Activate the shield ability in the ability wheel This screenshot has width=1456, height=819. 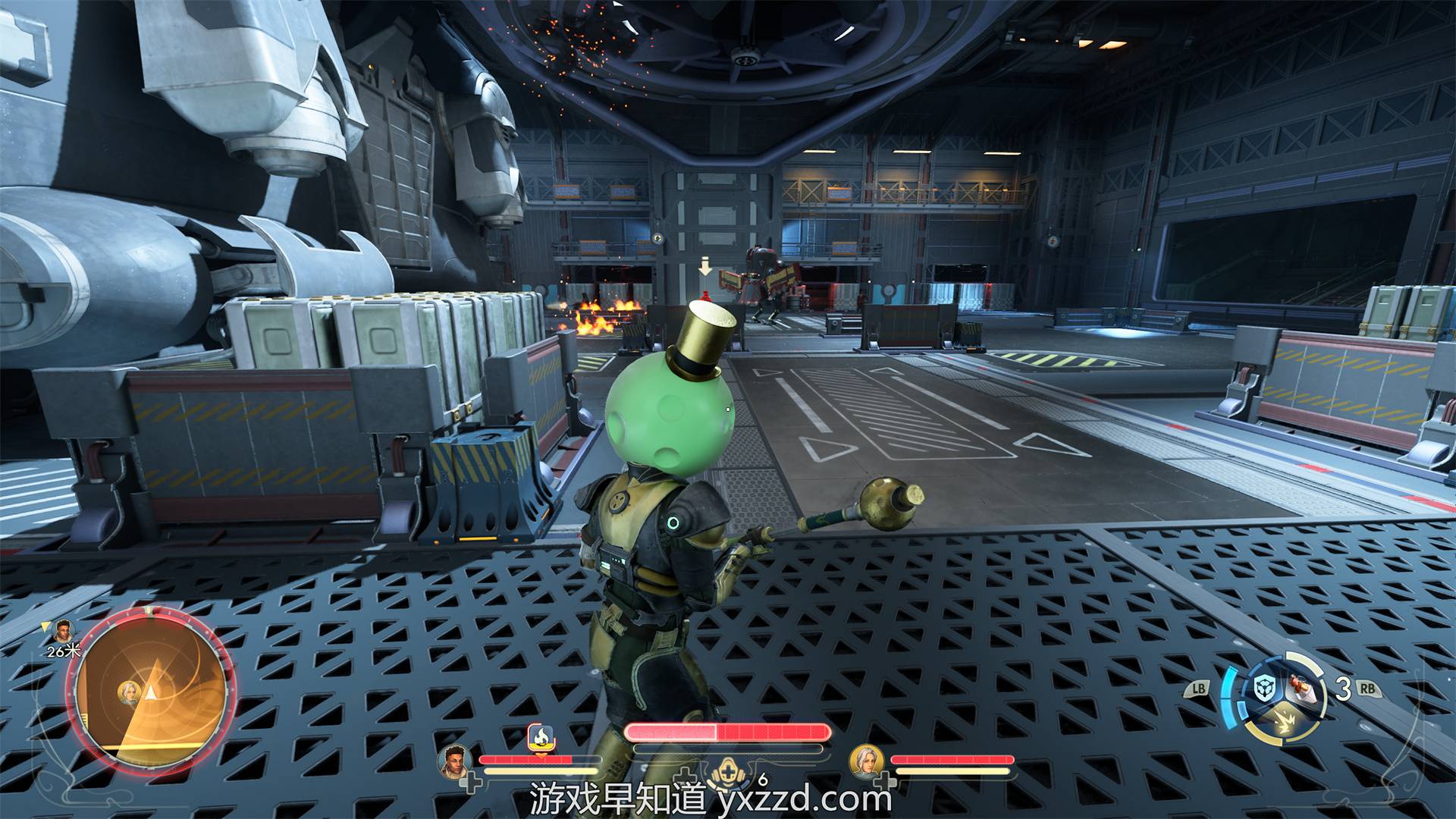[x=1263, y=690]
